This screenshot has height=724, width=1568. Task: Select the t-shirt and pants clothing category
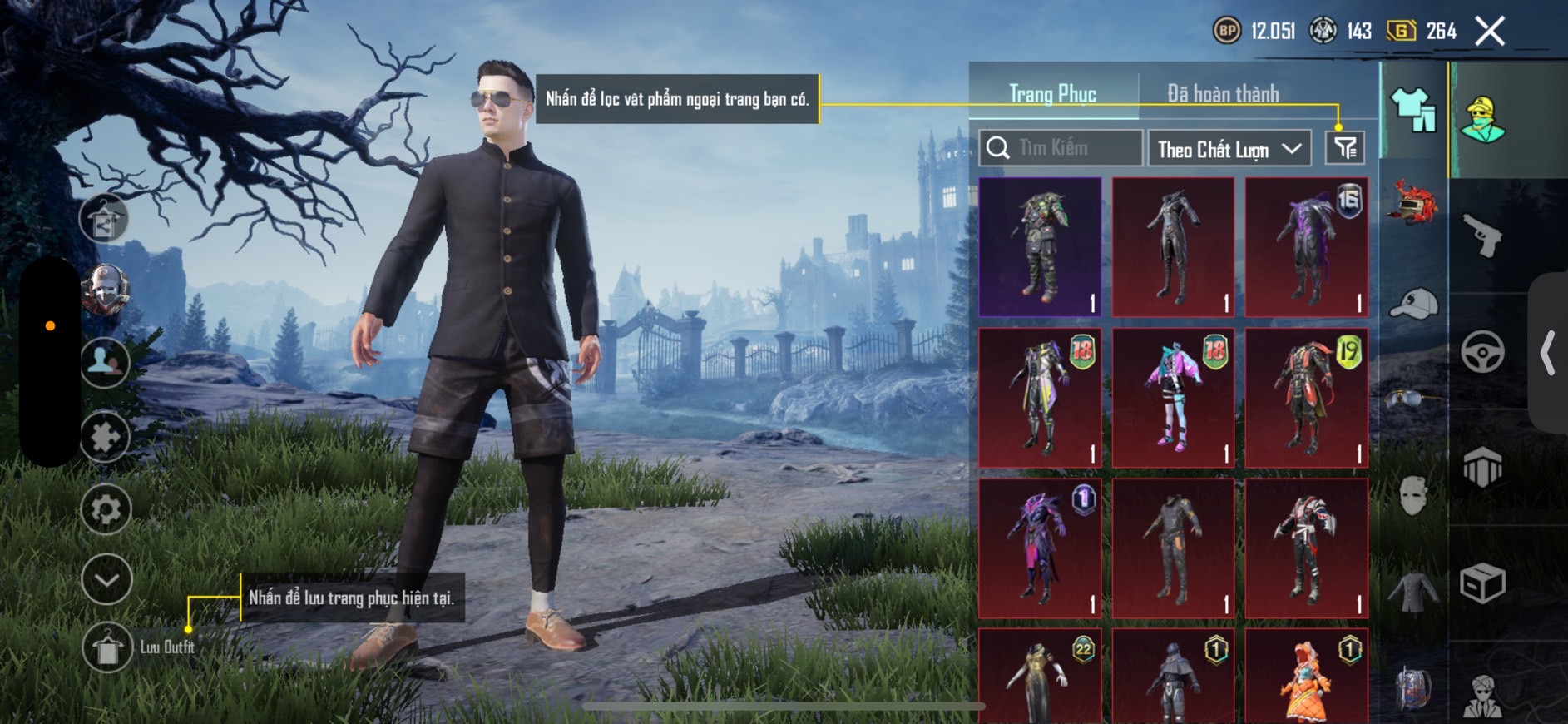coord(1413,110)
